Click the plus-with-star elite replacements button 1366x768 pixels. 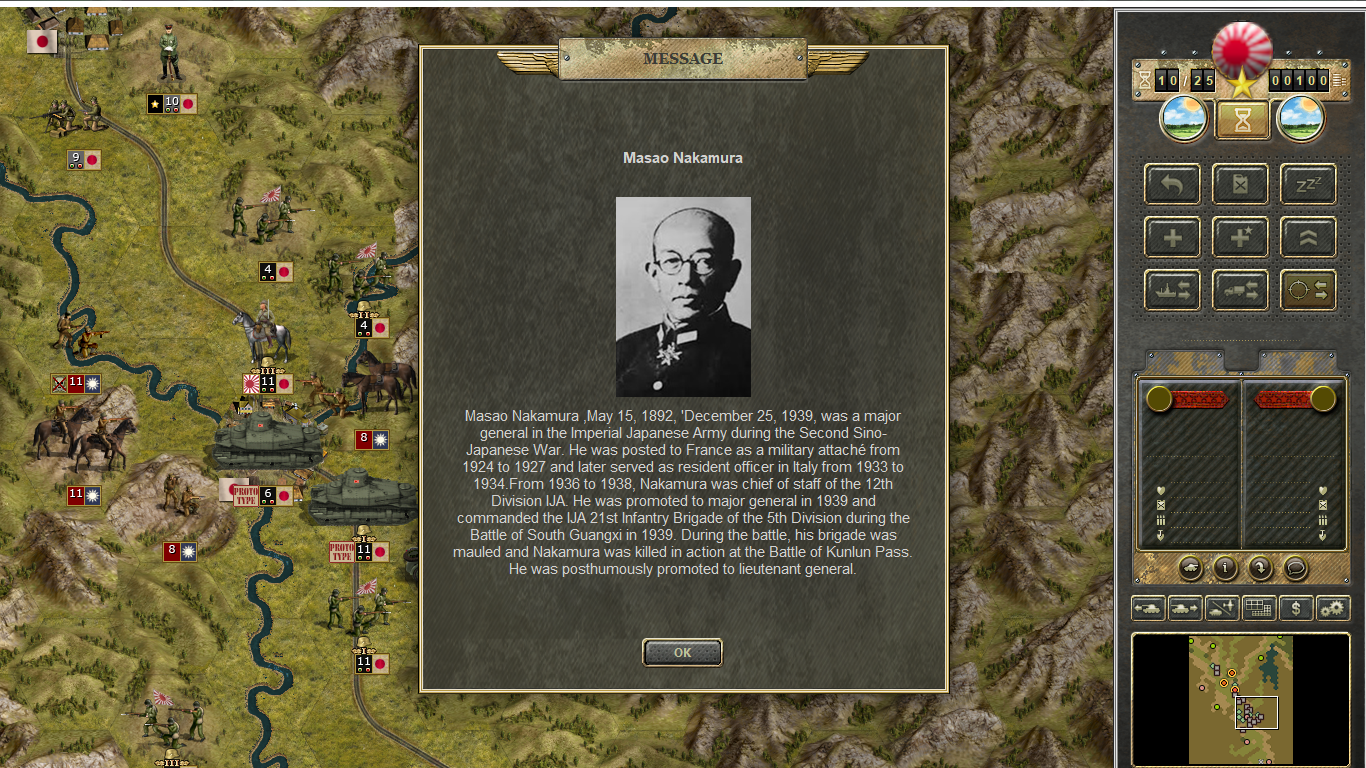[x=1240, y=238]
